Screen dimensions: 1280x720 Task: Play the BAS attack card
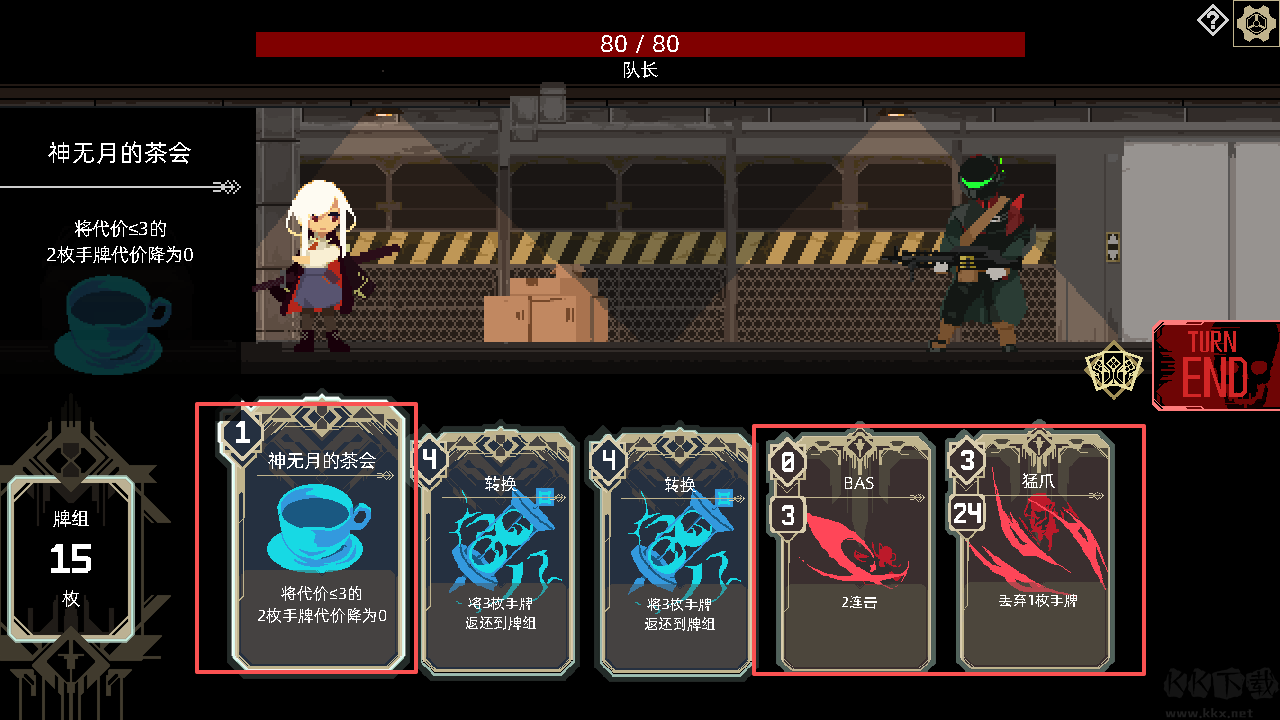click(856, 555)
